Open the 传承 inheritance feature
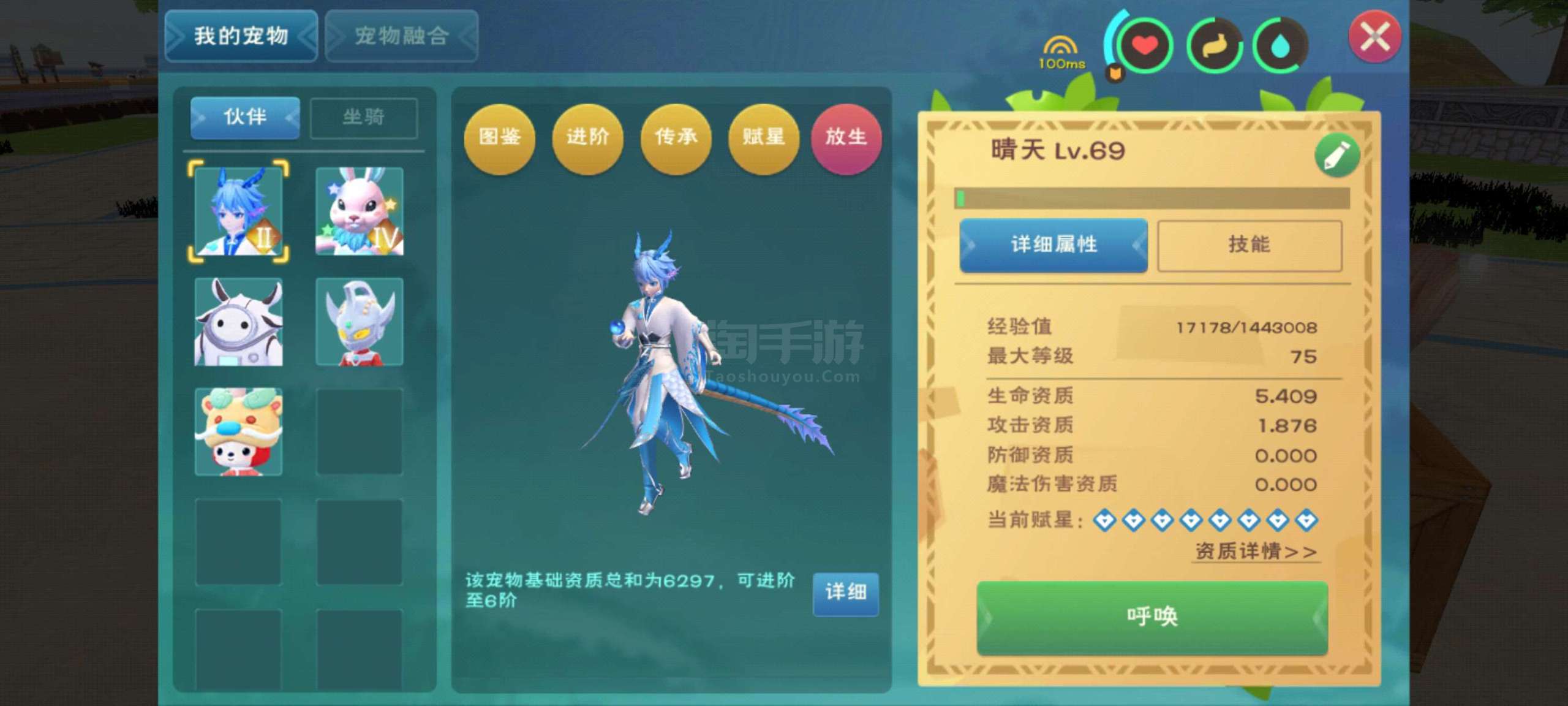 (676, 140)
